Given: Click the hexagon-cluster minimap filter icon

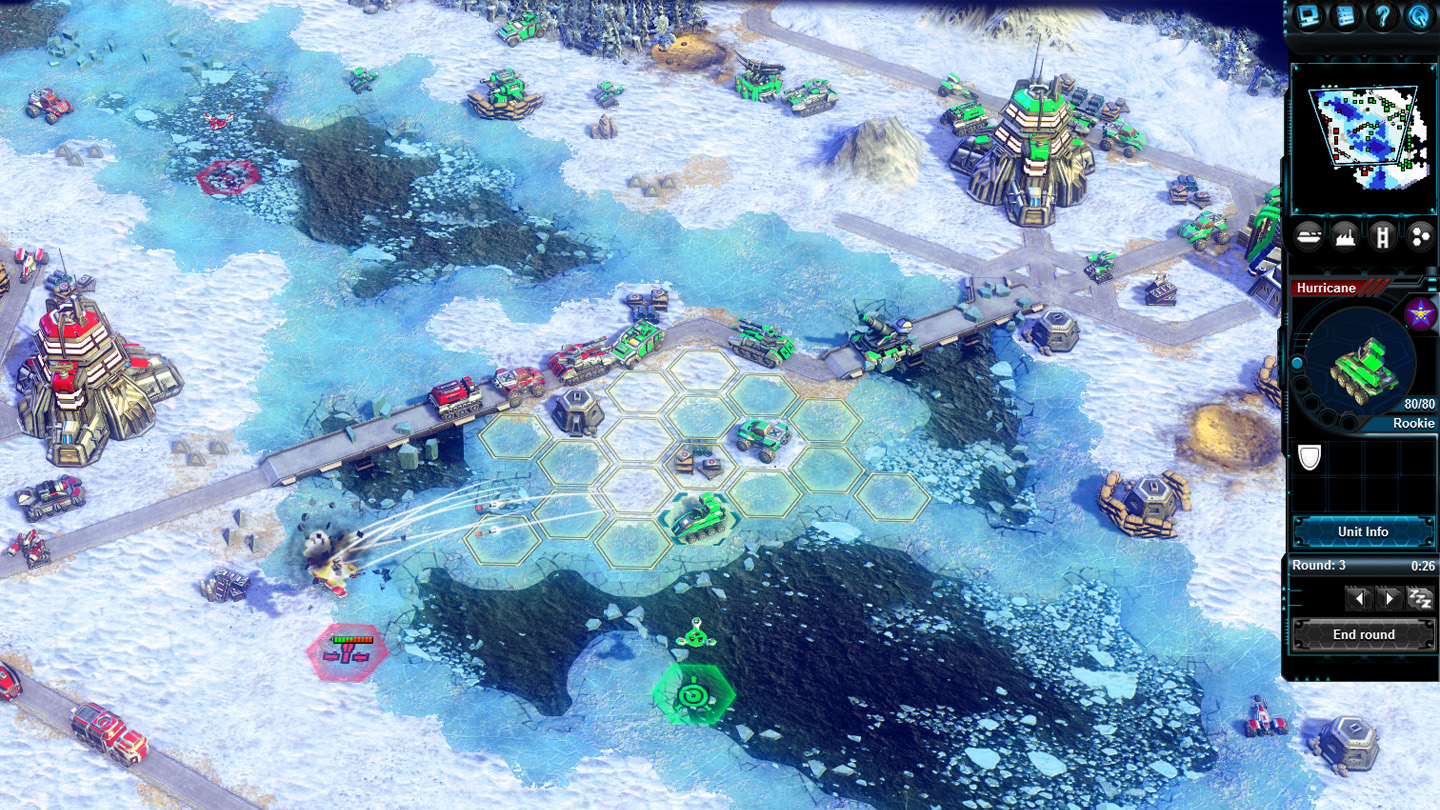Looking at the screenshot, I should [1420, 237].
